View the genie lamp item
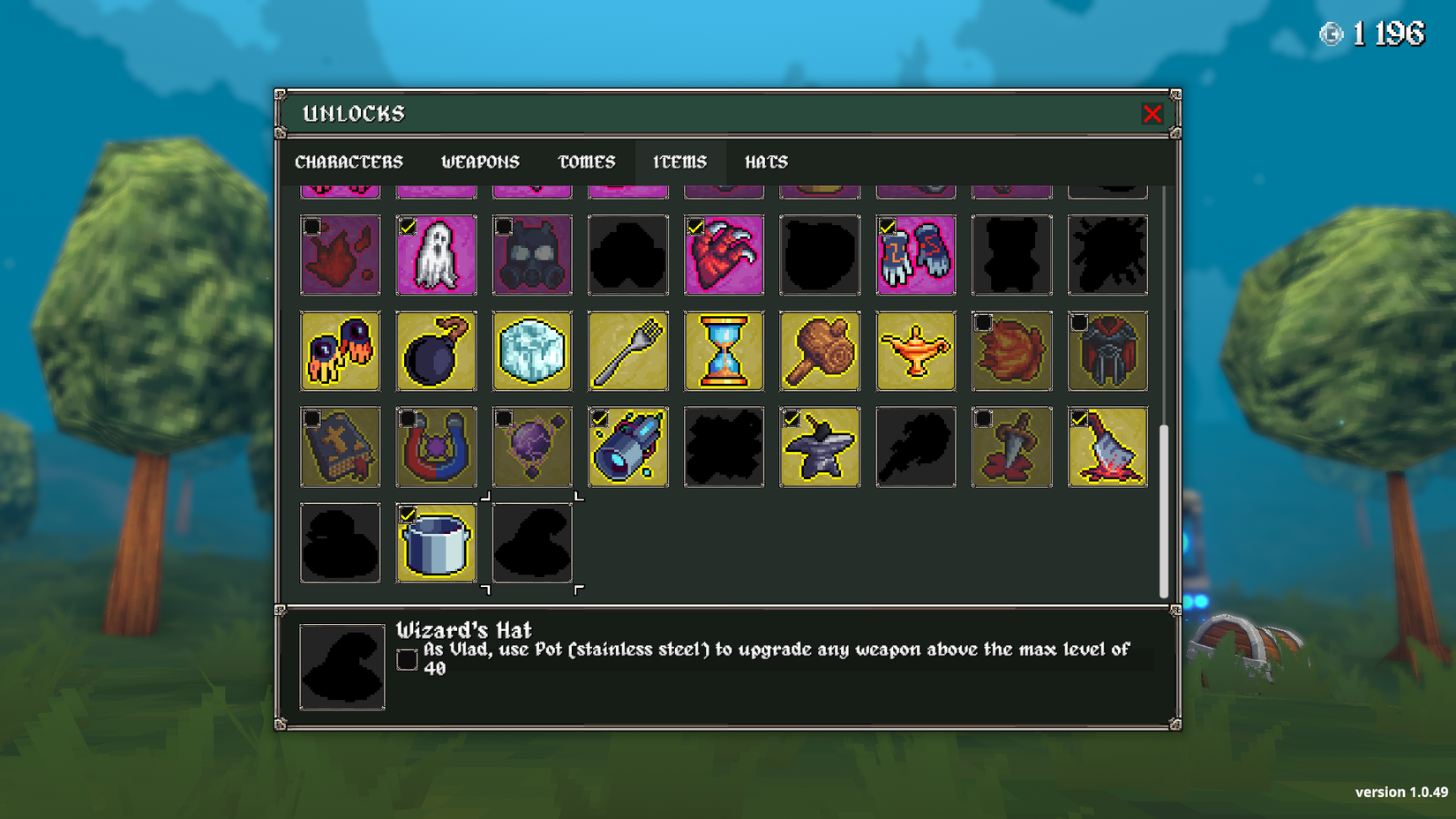Image resolution: width=1456 pixels, height=819 pixels. [x=915, y=350]
